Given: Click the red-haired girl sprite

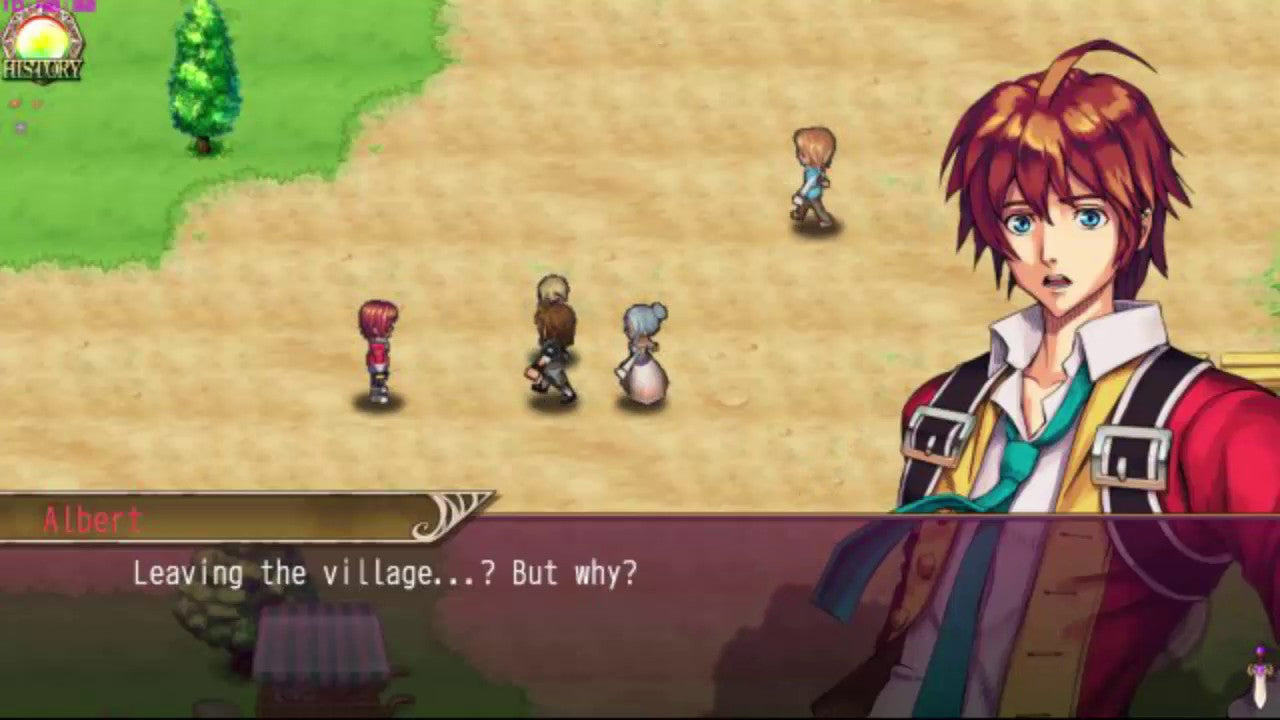Looking at the screenshot, I should [x=378, y=350].
